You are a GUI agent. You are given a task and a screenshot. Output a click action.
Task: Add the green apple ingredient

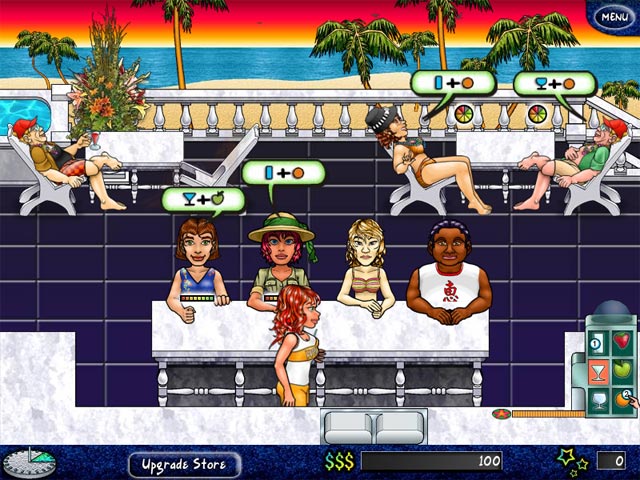(x=622, y=372)
